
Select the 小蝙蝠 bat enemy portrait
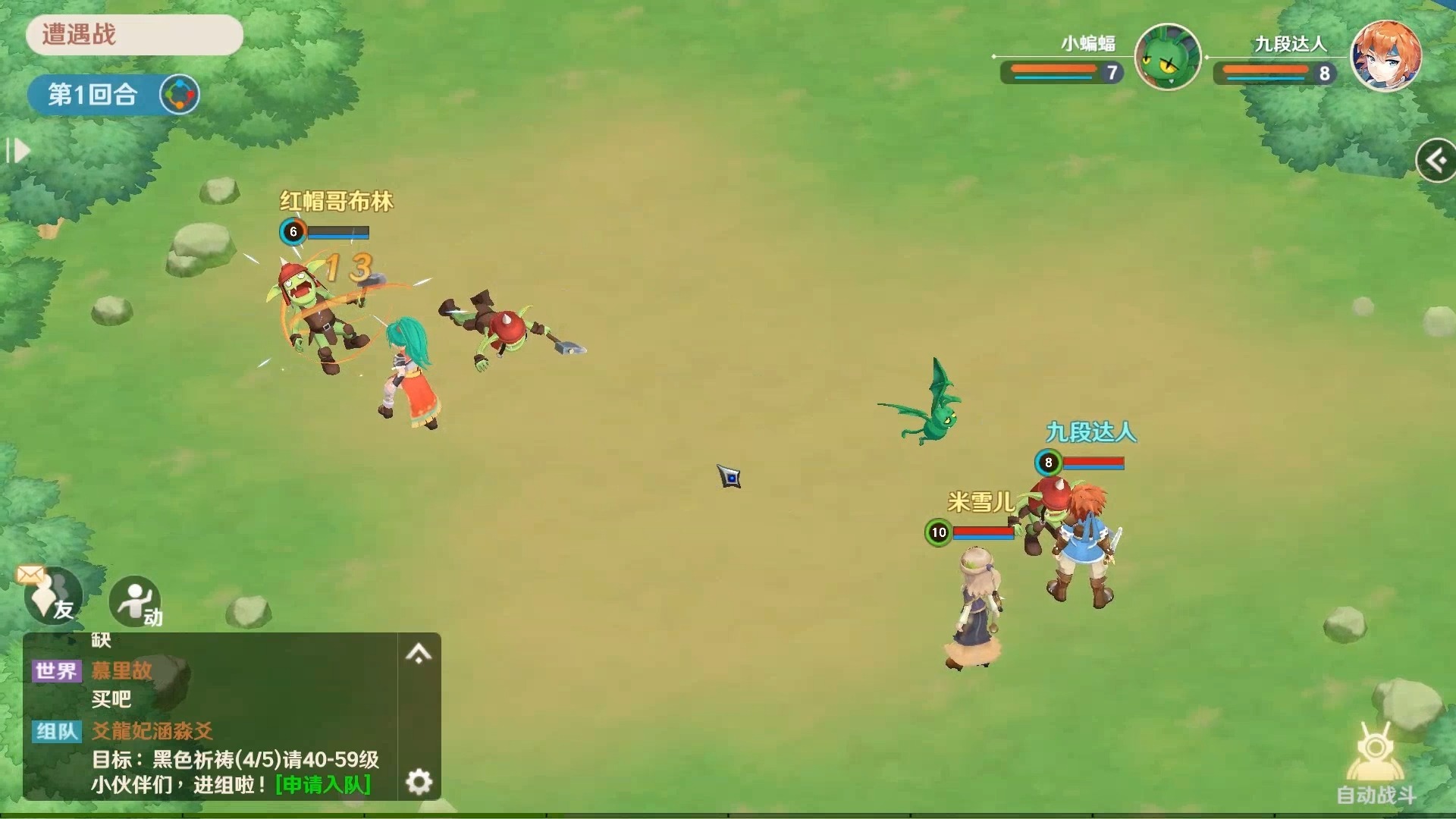(1168, 57)
